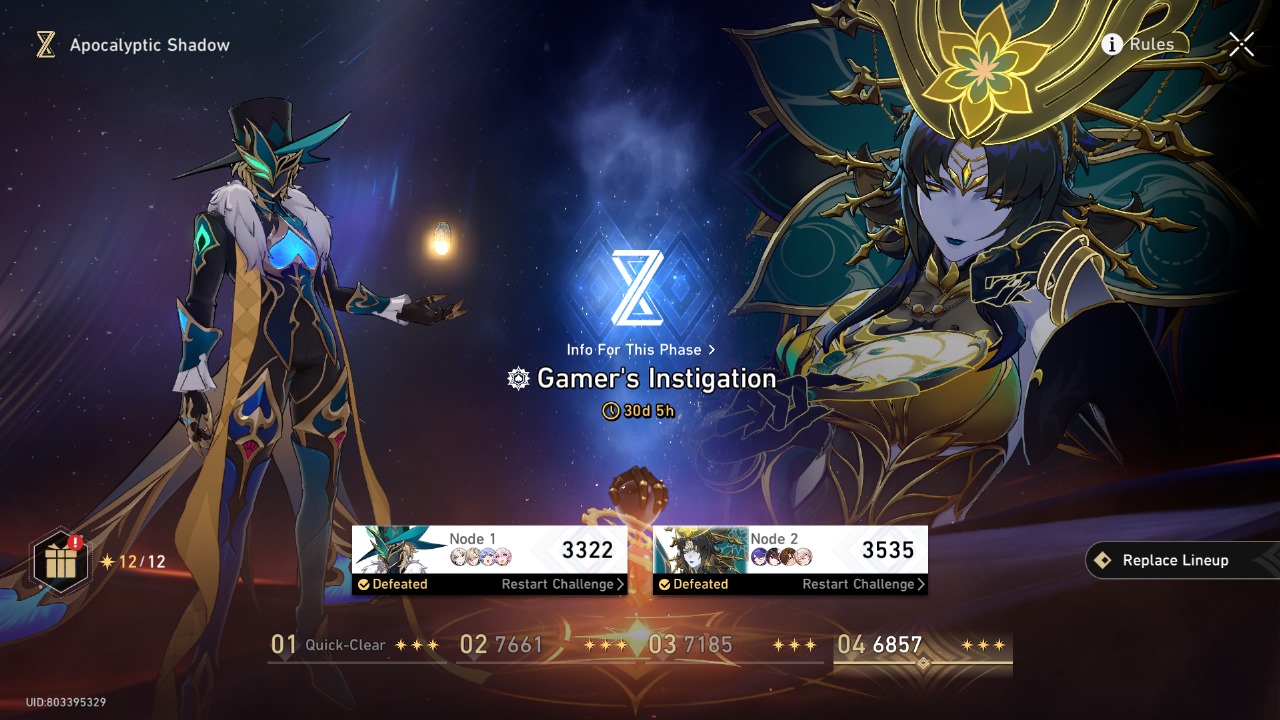Click the chevron after Restart Challenge on Node 1
The height and width of the screenshot is (720, 1280).
620,585
